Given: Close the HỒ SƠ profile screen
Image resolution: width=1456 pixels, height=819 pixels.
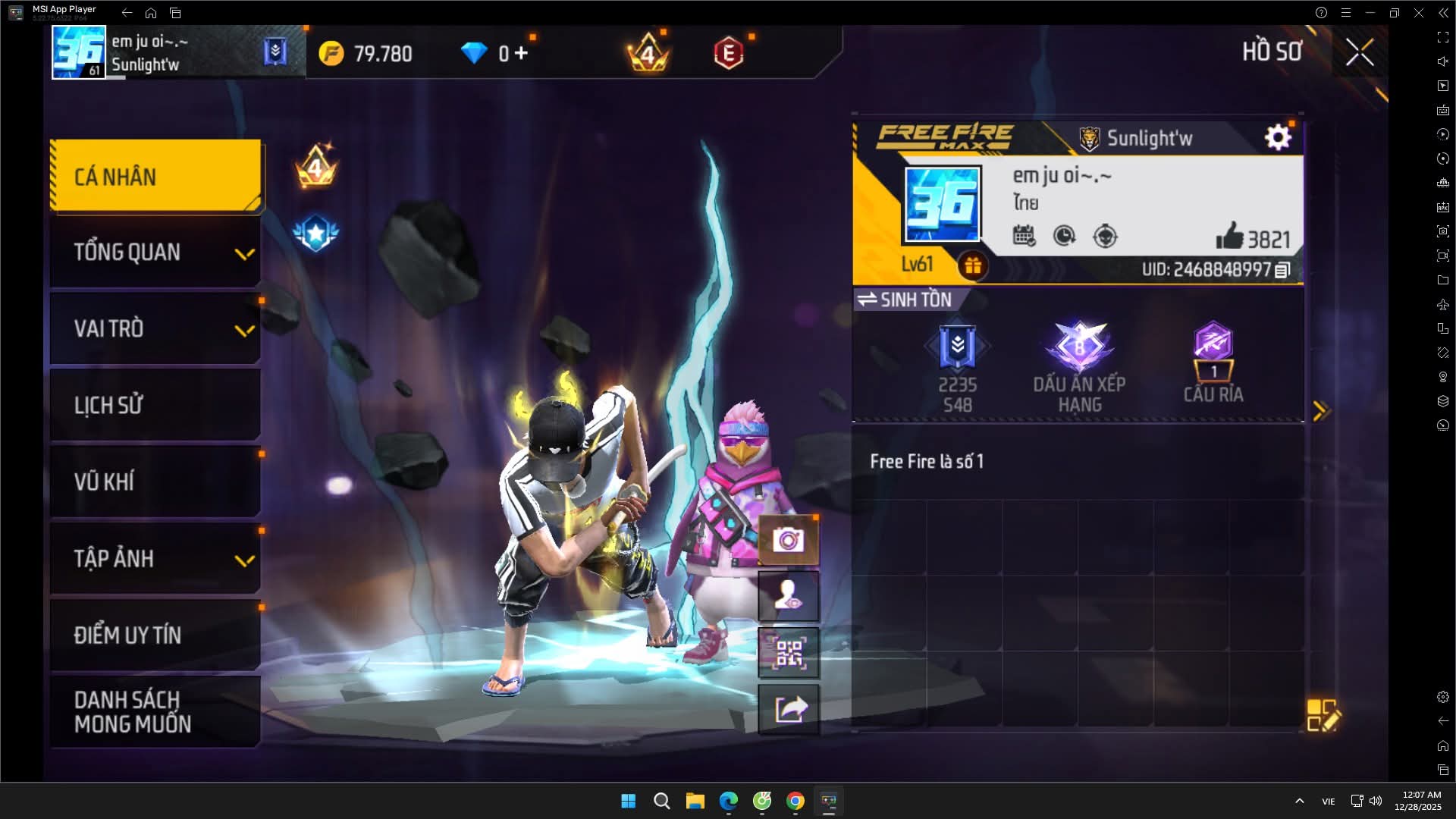Looking at the screenshot, I should [1359, 52].
